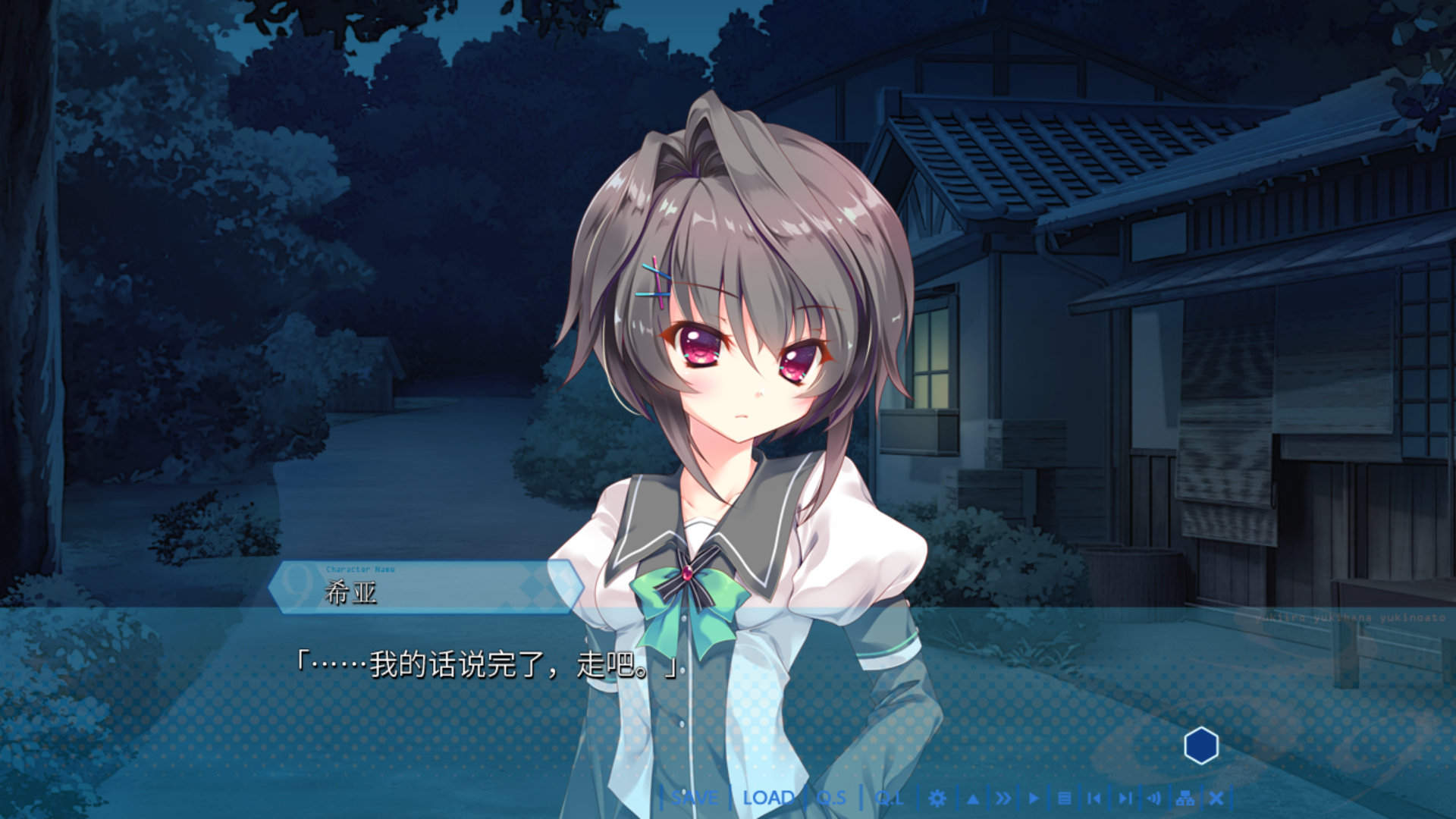Advance dialogue via the blue hexagon indicator
Screen dimensions: 1456x819
coord(1201,746)
